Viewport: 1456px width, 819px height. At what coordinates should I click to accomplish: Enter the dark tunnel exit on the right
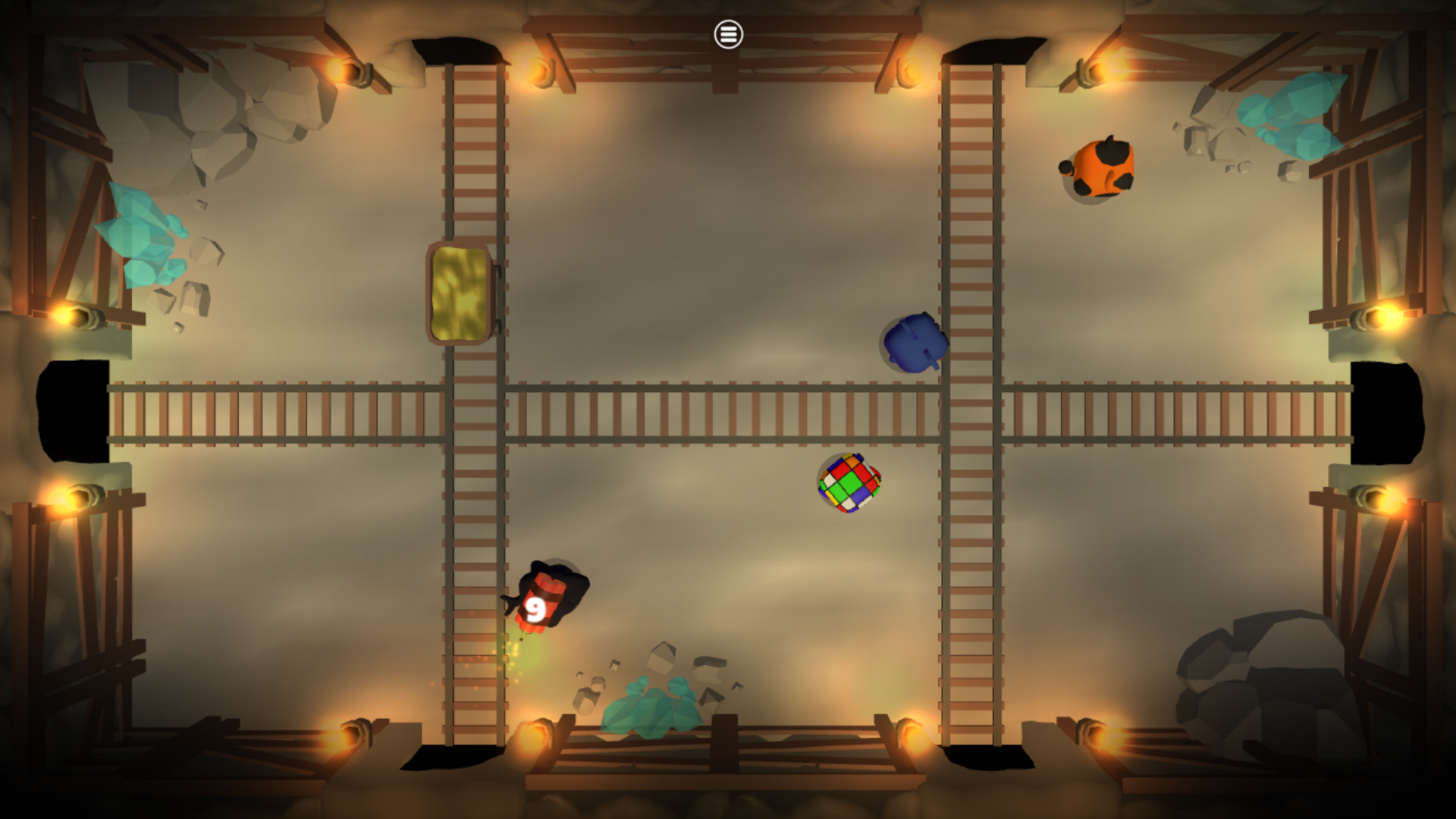(1388, 413)
